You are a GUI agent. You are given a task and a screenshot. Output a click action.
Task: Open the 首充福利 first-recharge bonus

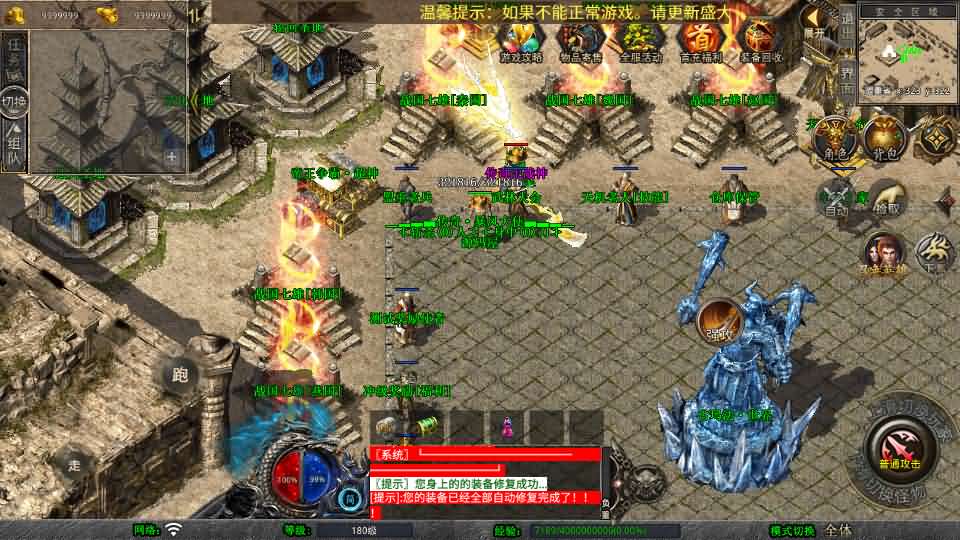[x=700, y=41]
